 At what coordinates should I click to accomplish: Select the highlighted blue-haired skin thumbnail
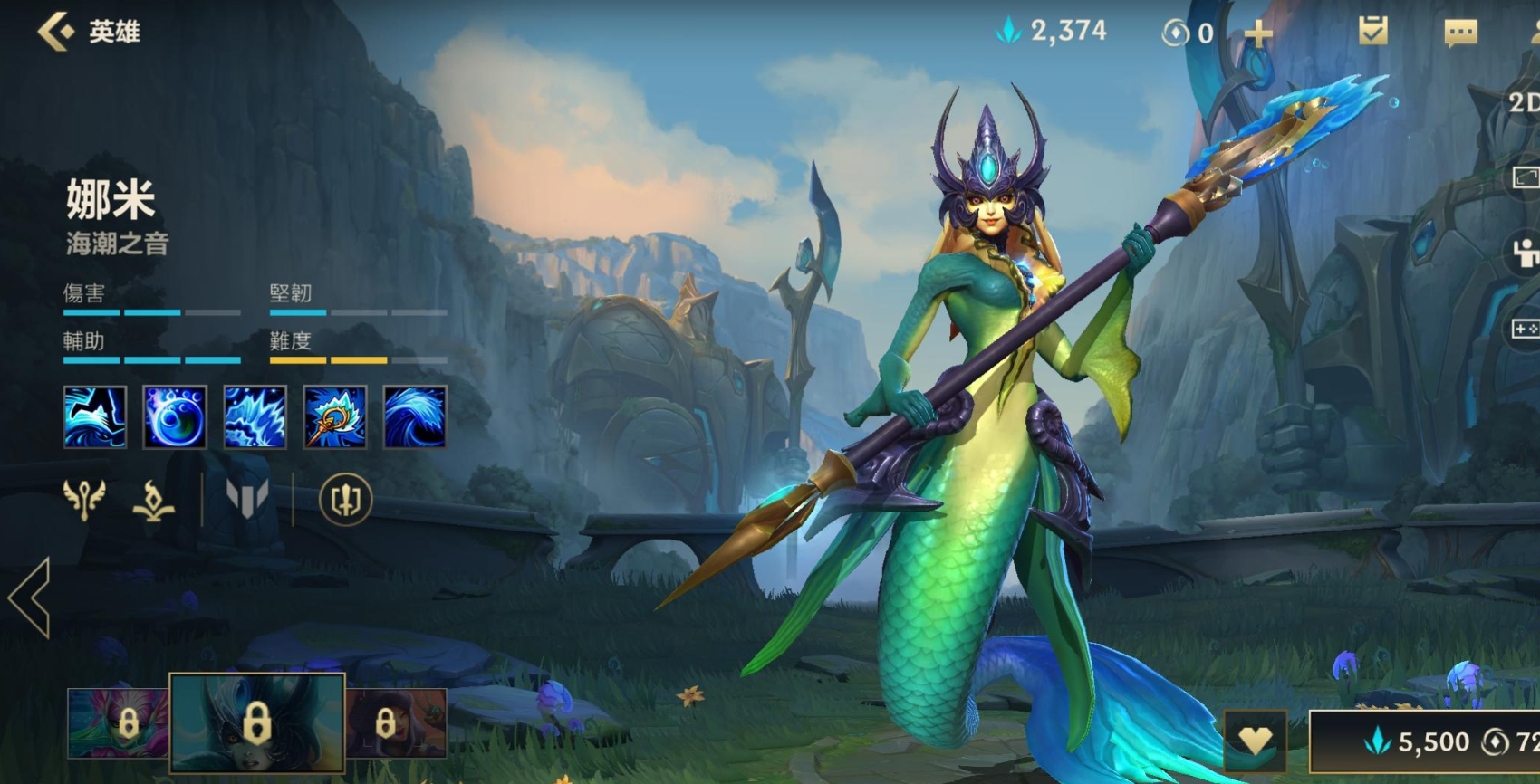(257, 722)
